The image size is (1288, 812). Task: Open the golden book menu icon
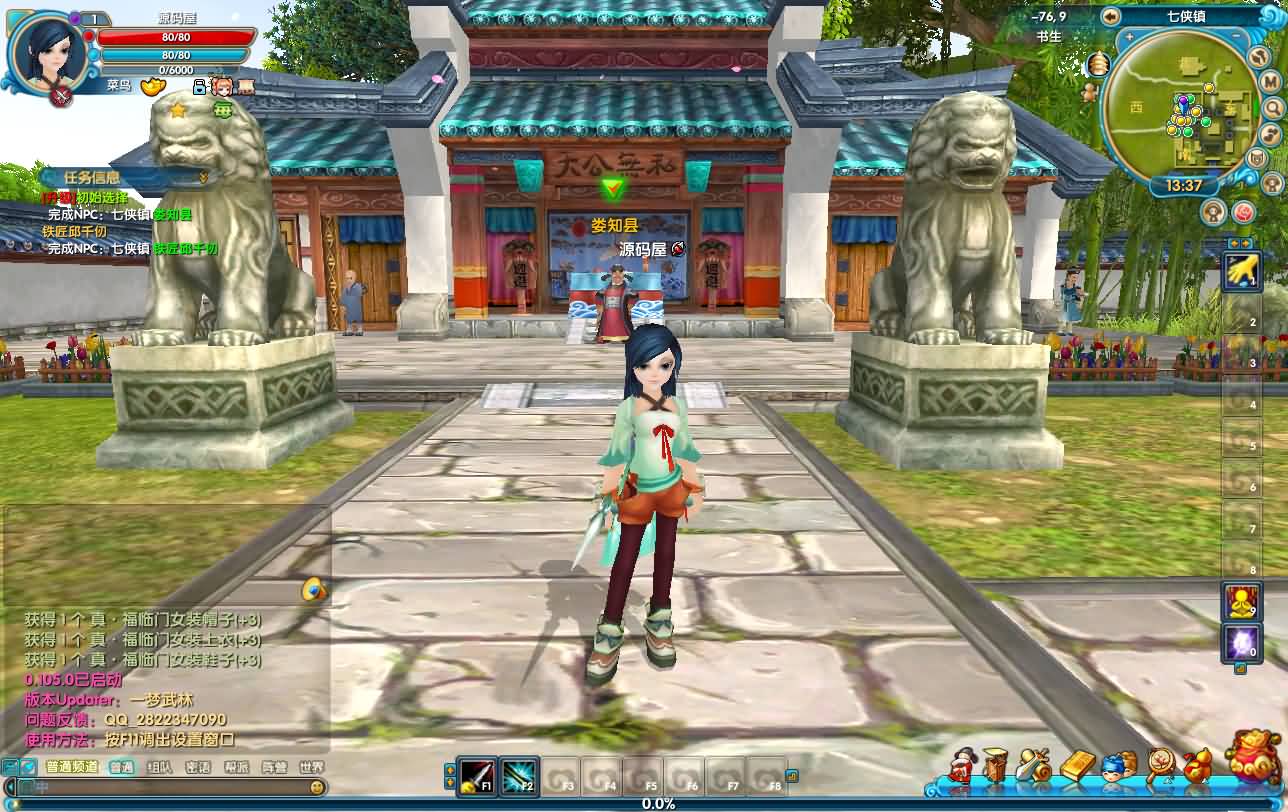point(1077,768)
